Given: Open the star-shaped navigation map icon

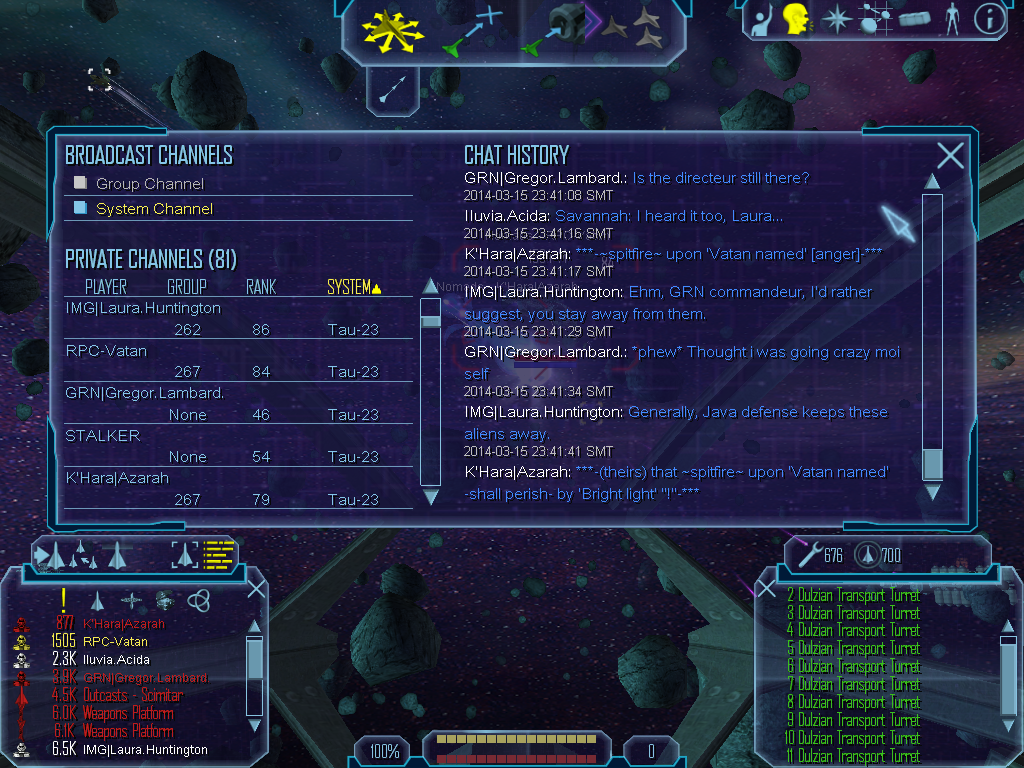Looking at the screenshot, I should 835,19.
